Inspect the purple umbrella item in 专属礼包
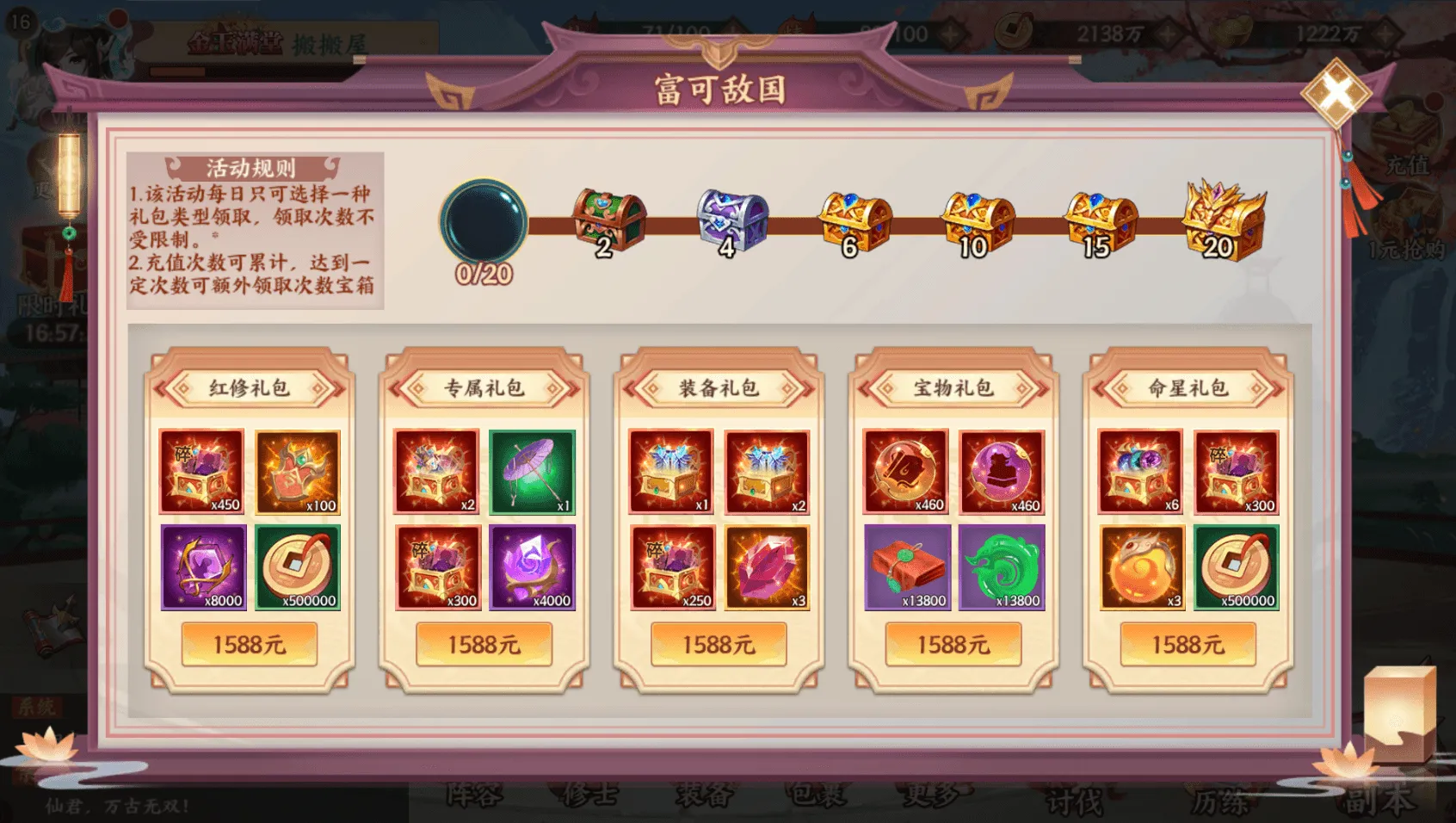 pos(532,472)
